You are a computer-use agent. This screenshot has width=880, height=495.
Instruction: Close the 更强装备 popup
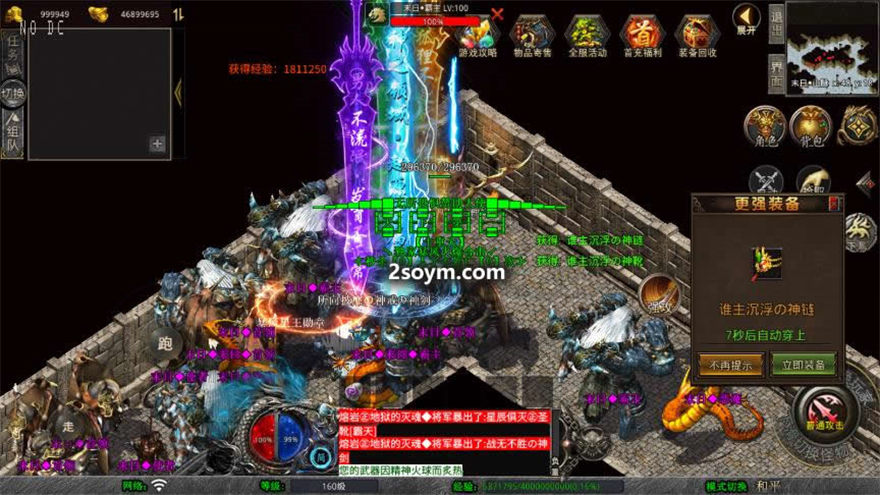point(836,204)
